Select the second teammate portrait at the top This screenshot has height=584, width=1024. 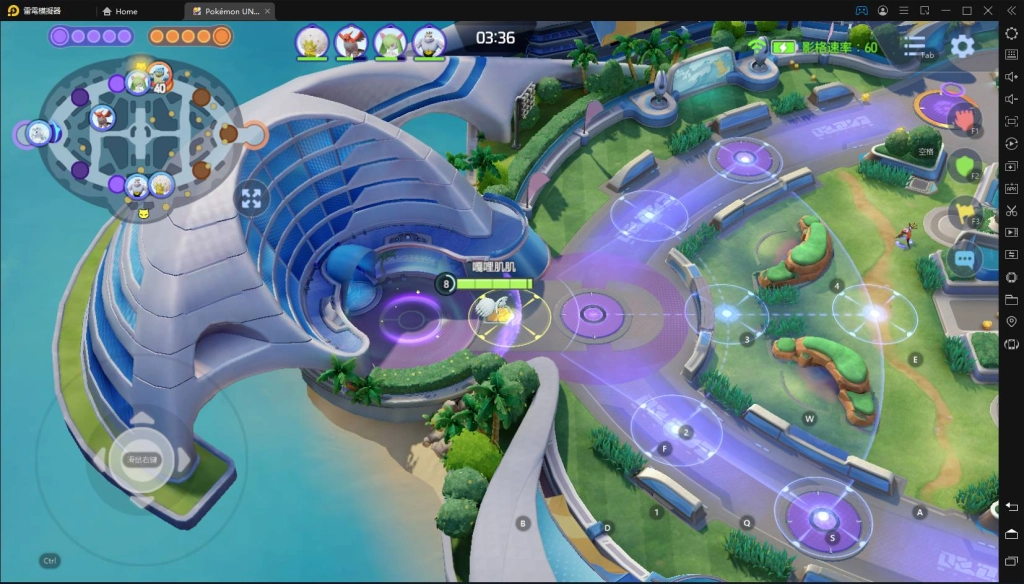(x=350, y=42)
